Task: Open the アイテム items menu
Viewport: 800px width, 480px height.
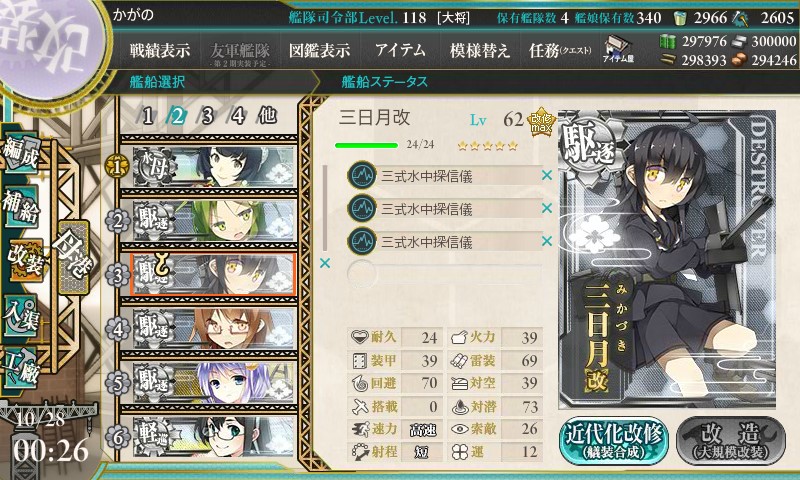Action: point(400,50)
